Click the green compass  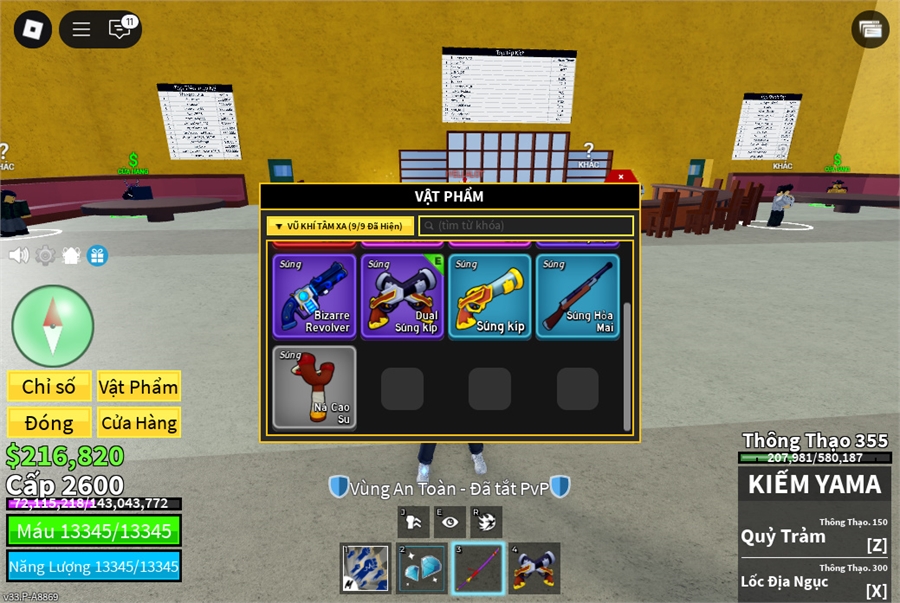click(53, 326)
